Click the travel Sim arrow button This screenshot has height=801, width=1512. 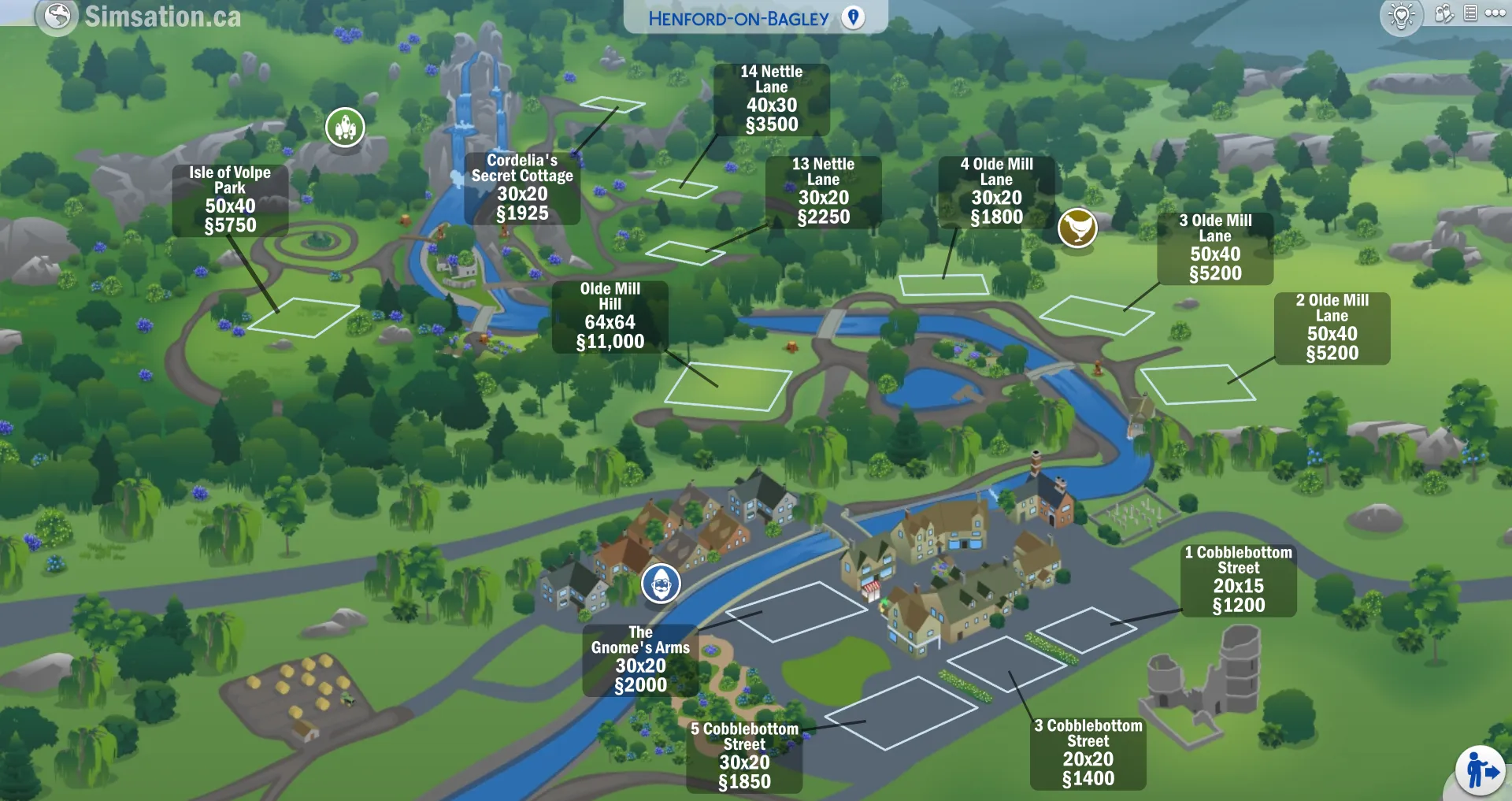coord(1480,771)
